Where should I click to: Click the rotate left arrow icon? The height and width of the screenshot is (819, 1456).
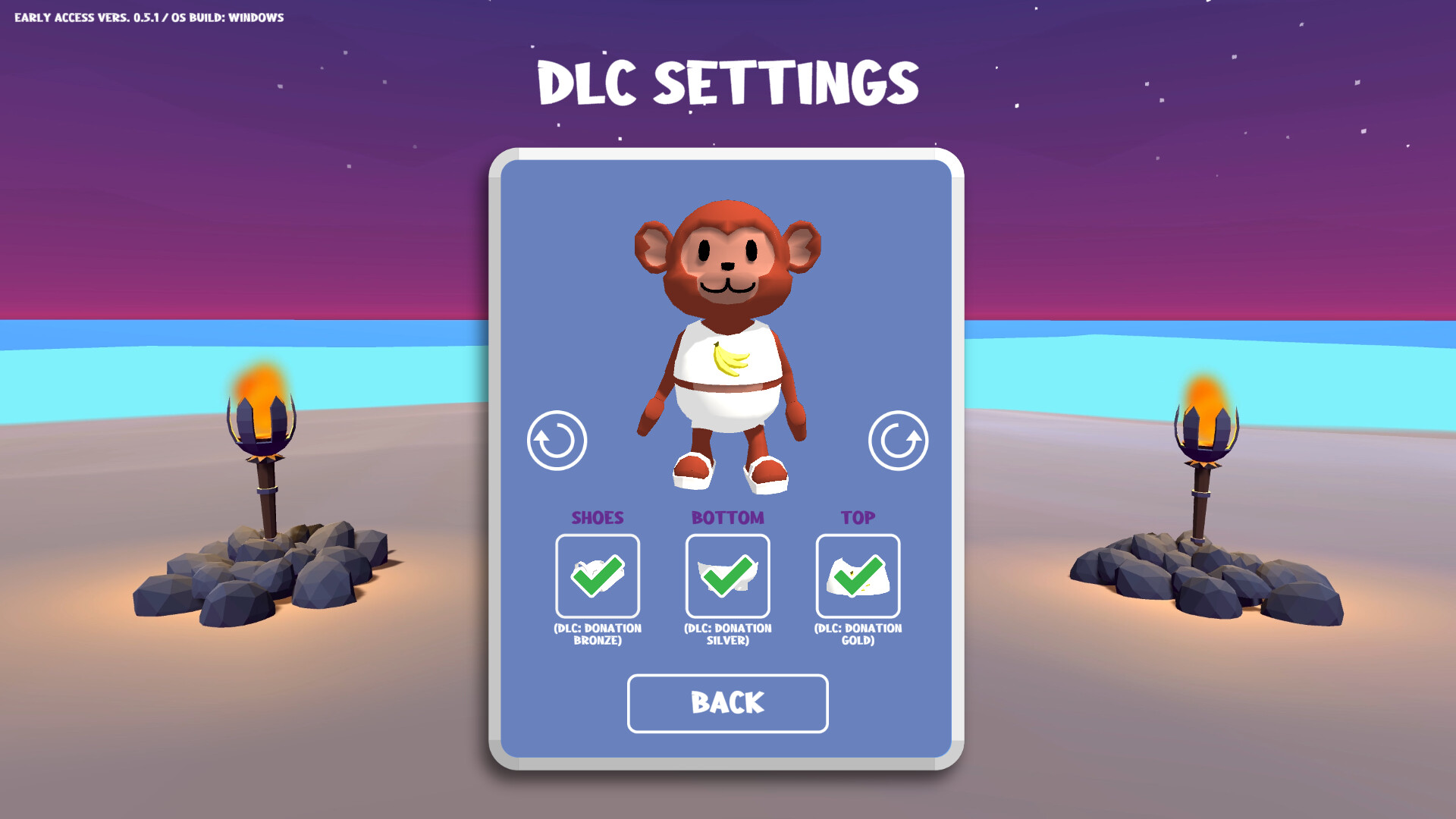556,441
